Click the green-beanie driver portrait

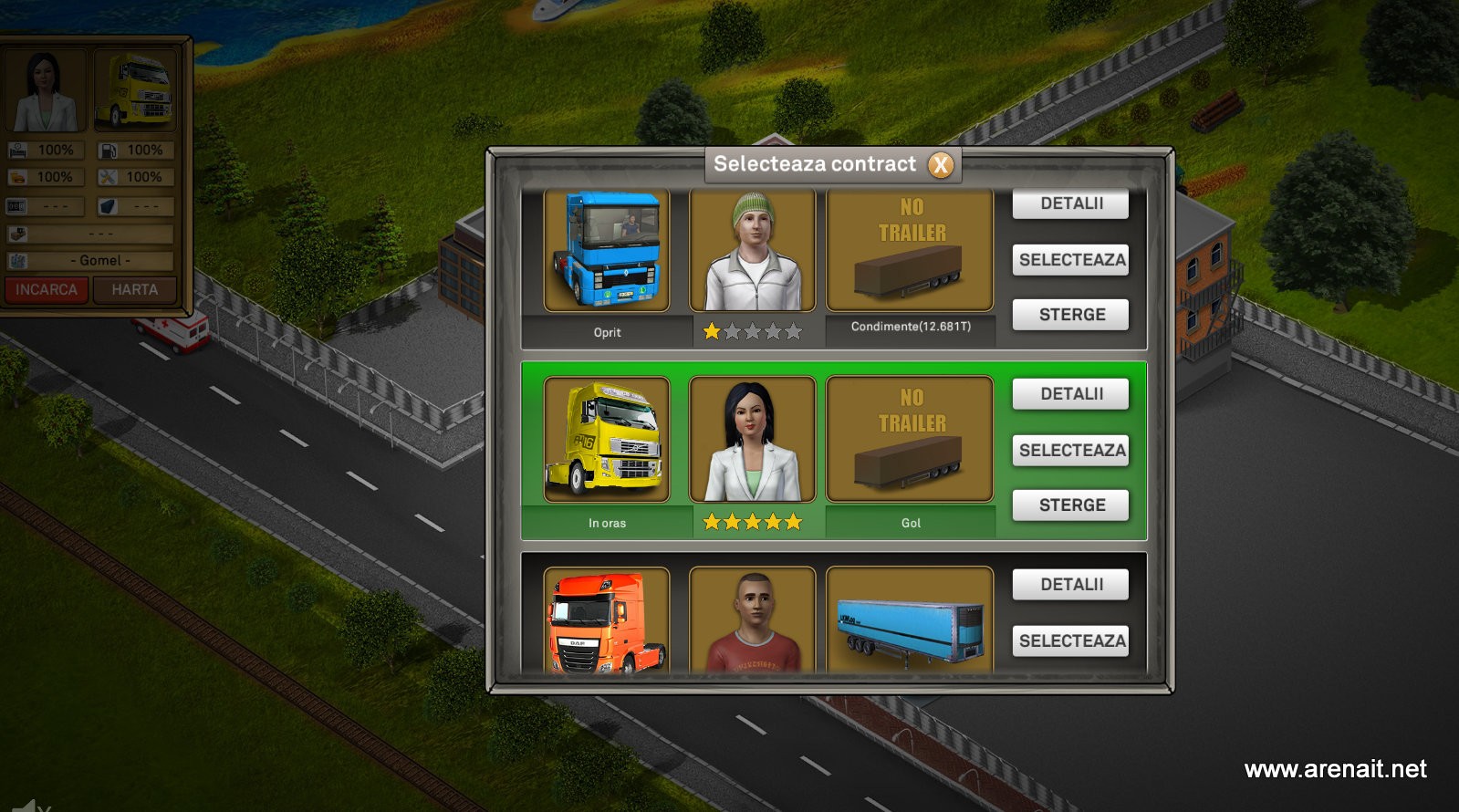[x=753, y=250]
